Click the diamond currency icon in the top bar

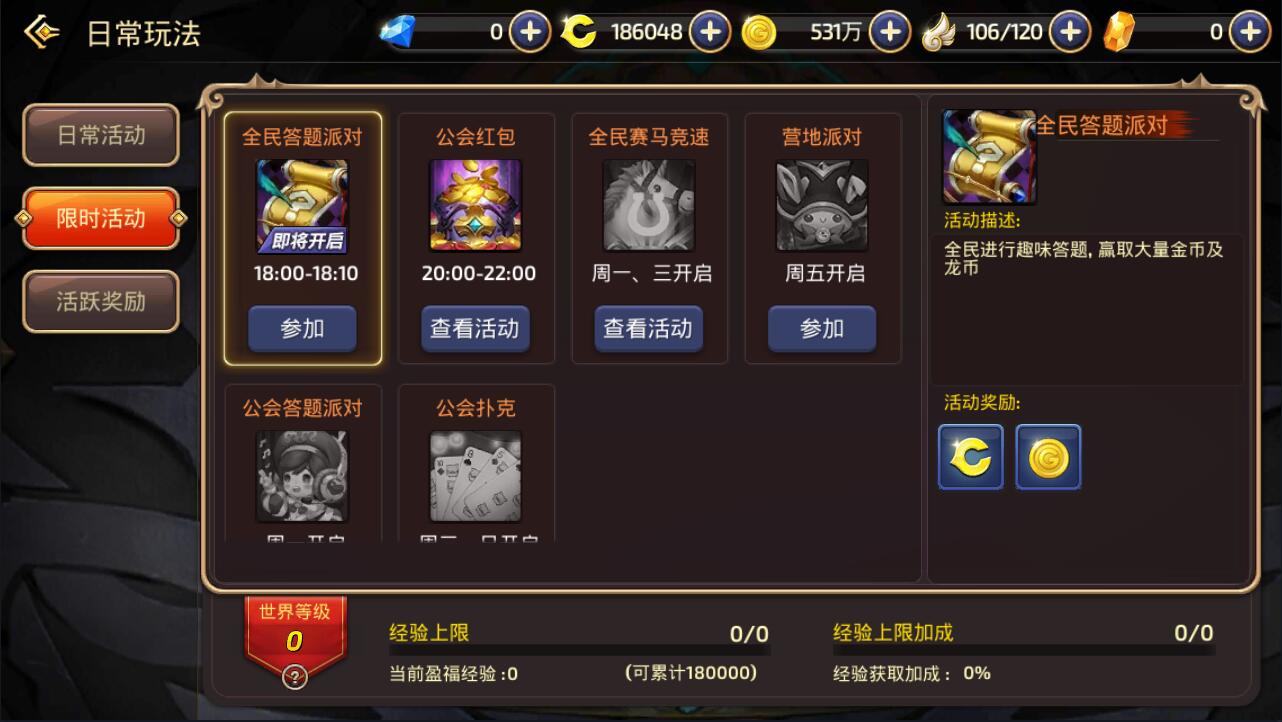click(398, 31)
